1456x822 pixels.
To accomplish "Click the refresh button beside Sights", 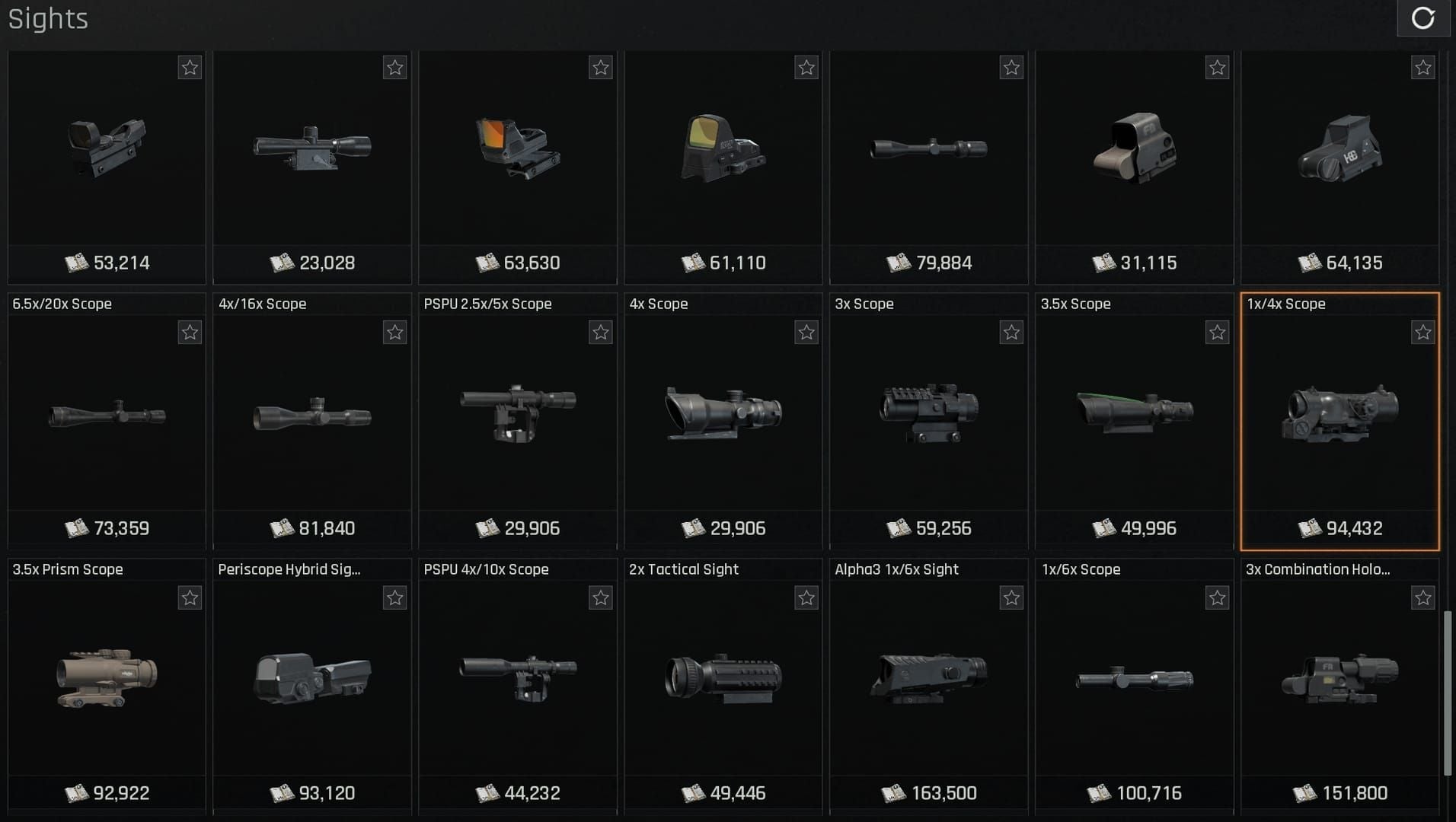I will tap(1422, 18).
